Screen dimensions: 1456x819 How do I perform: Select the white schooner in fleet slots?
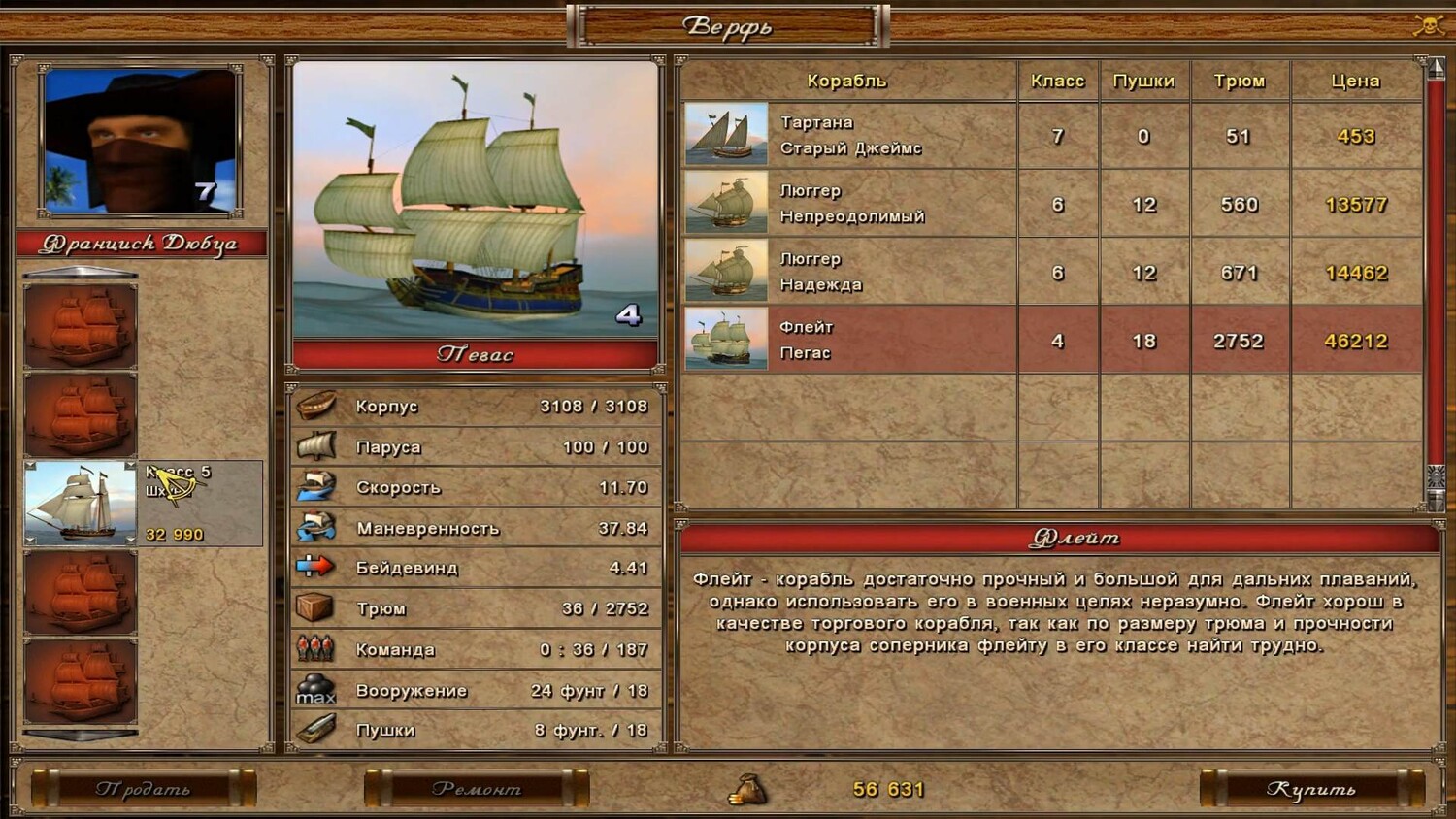pyautogui.click(x=81, y=504)
